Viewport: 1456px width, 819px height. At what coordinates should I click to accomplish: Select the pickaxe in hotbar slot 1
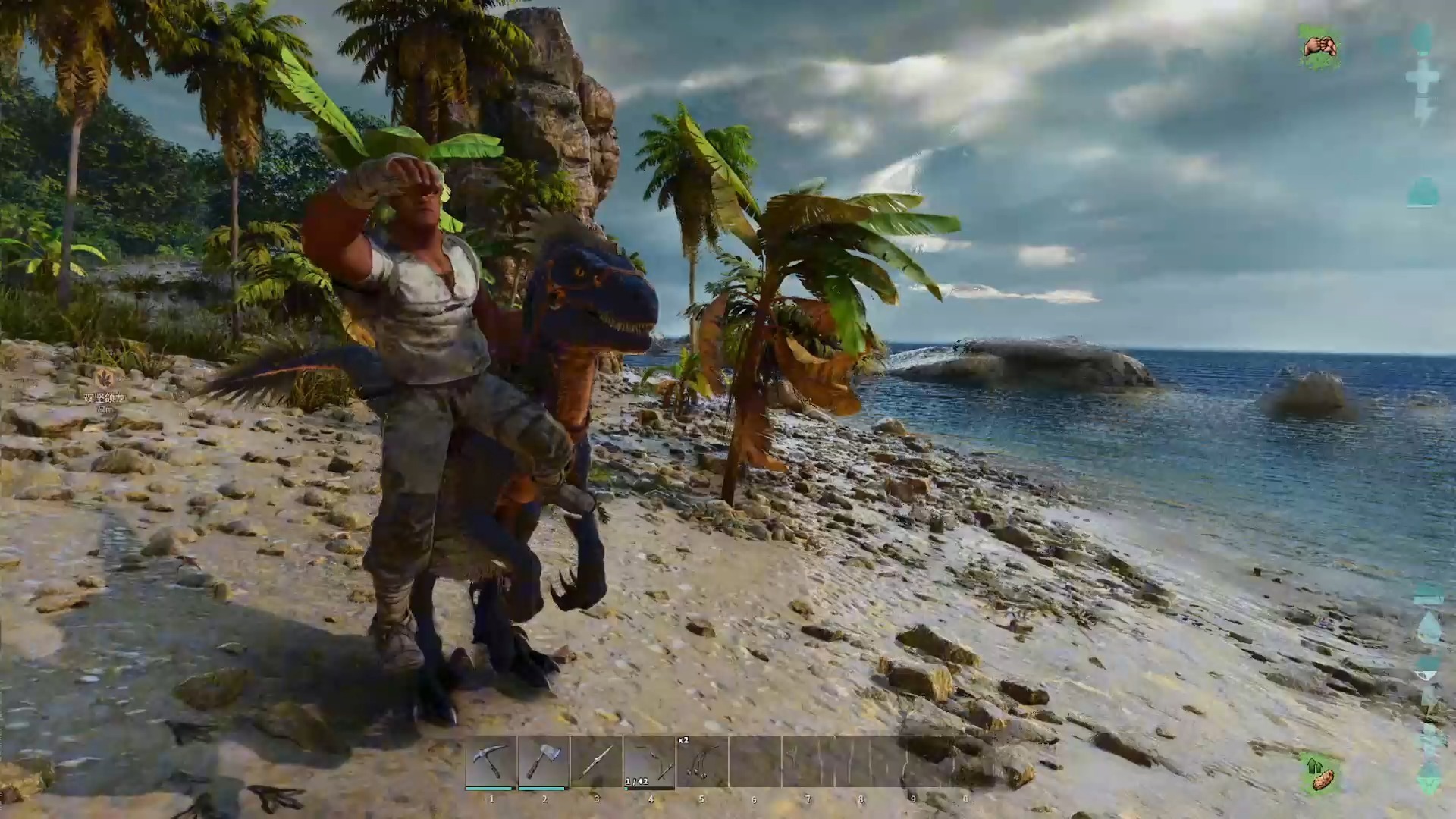(x=491, y=762)
